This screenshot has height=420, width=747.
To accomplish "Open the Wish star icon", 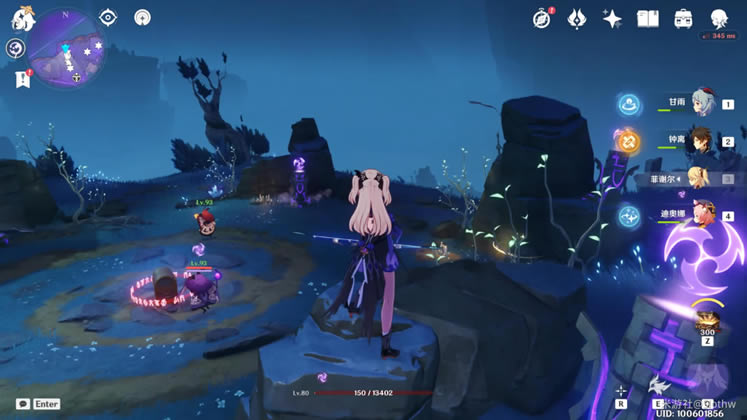I will (612, 18).
